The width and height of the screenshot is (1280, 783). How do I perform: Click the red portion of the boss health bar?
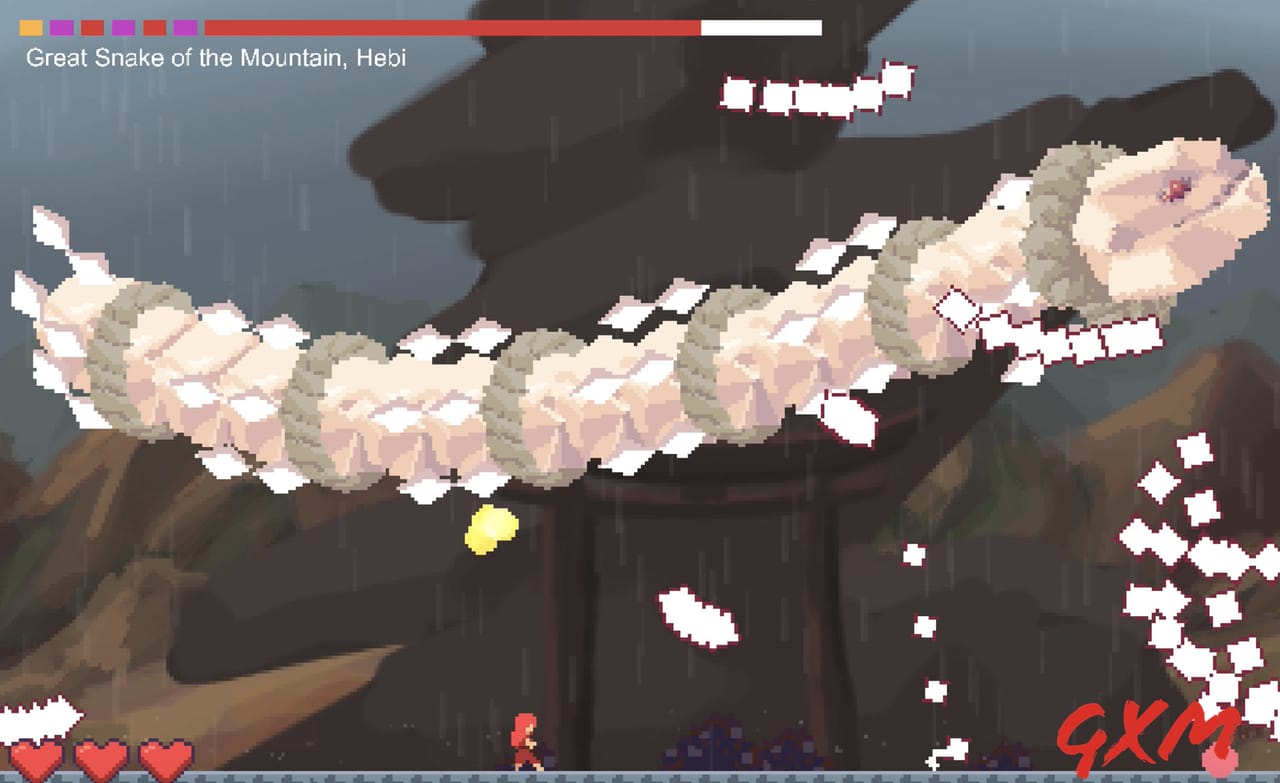(x=450, y=28)
